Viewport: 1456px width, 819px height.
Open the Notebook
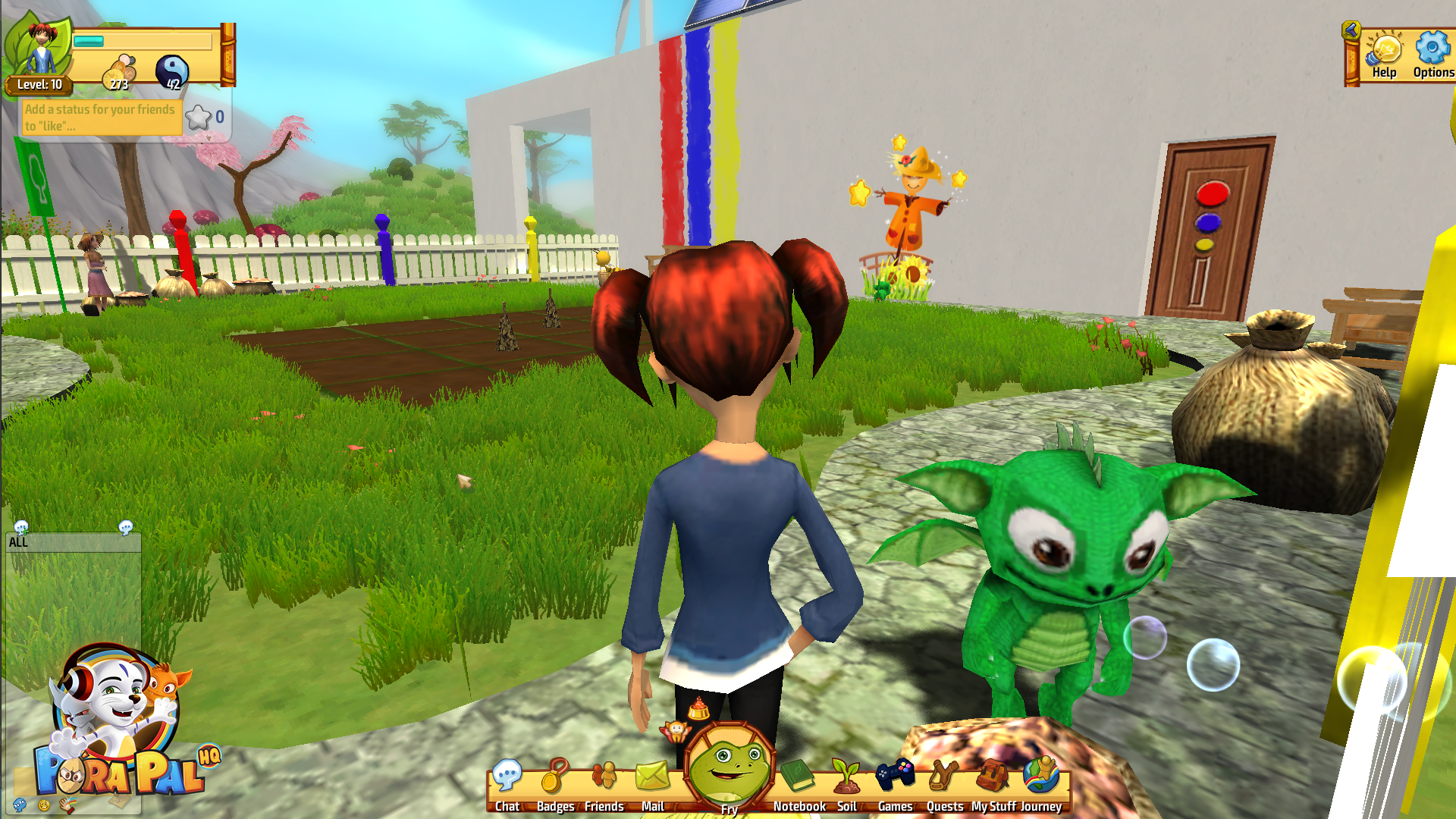click(x=799, y=781)
